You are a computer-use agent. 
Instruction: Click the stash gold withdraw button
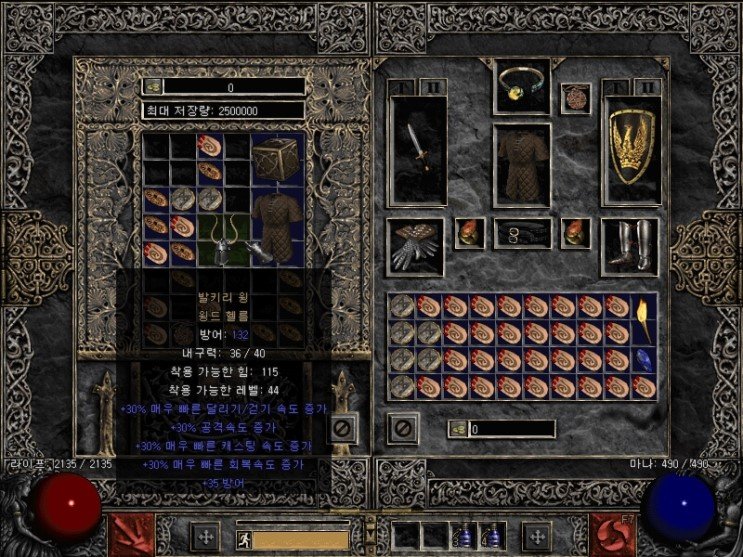click(153, 87)
